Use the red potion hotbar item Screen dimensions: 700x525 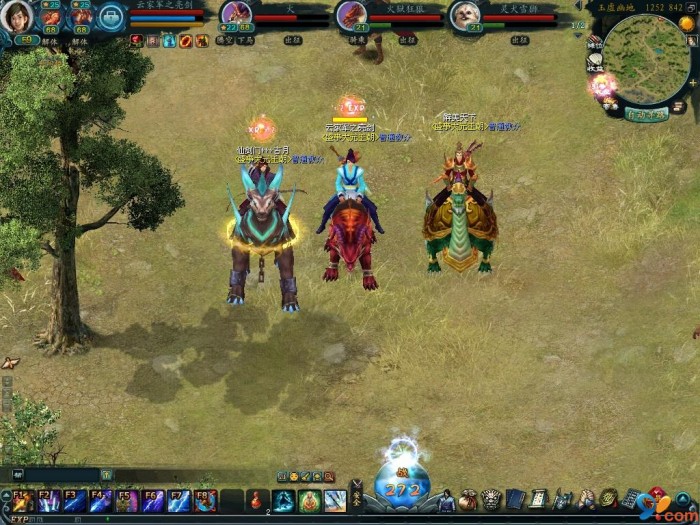pos(258,500)
